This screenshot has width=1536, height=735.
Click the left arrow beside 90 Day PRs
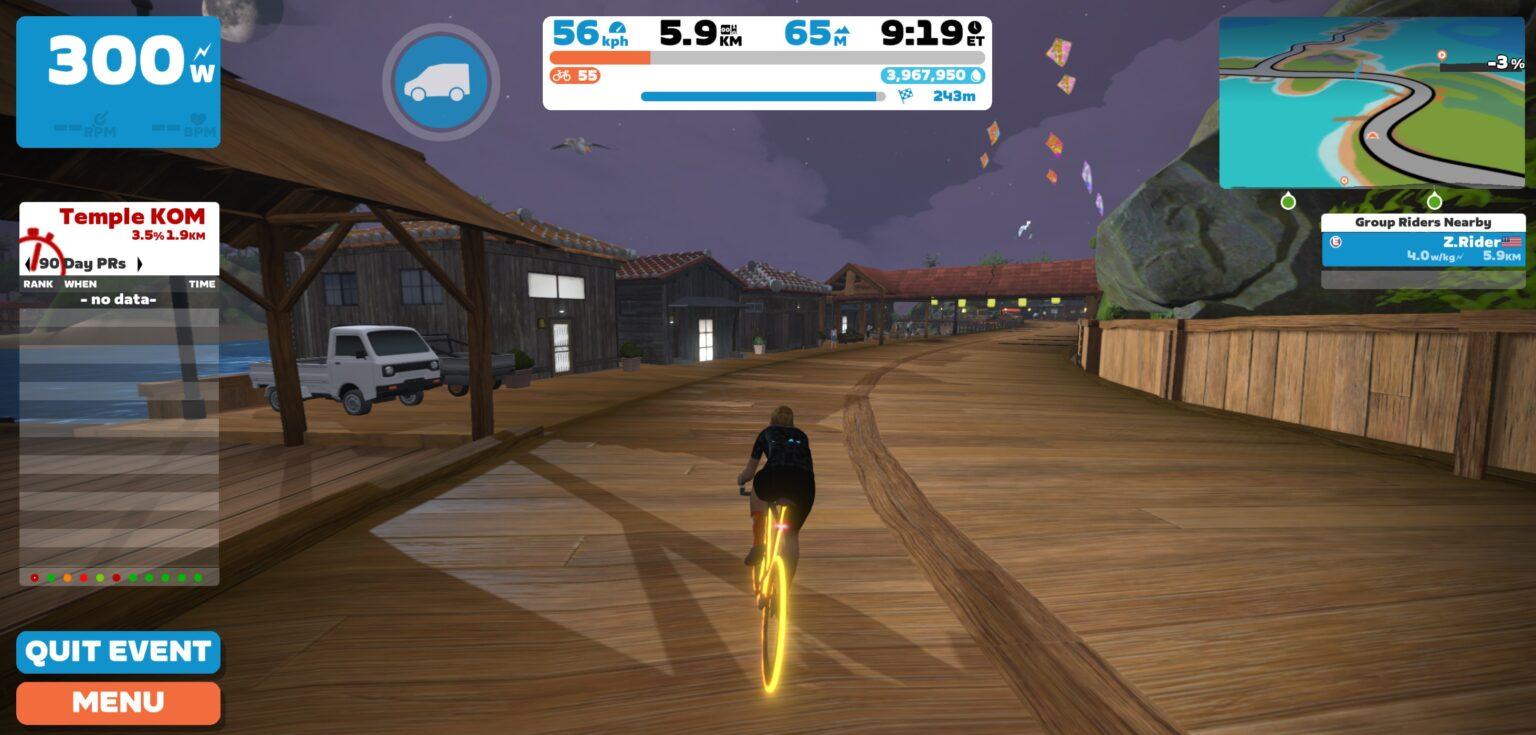point(26,264)
